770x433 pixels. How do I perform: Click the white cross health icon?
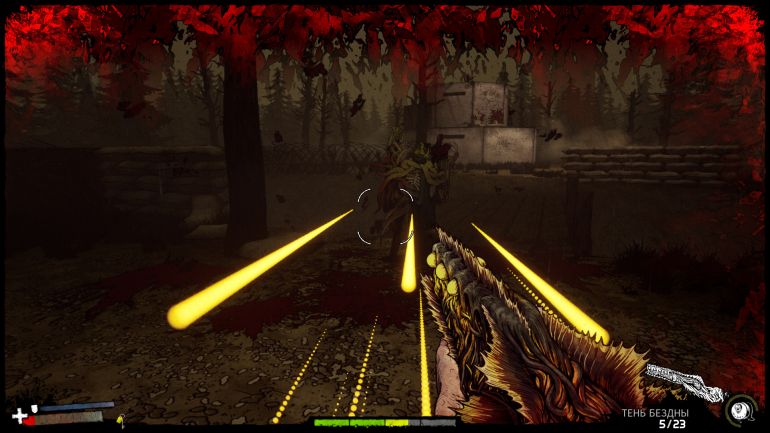pos(19,415)
